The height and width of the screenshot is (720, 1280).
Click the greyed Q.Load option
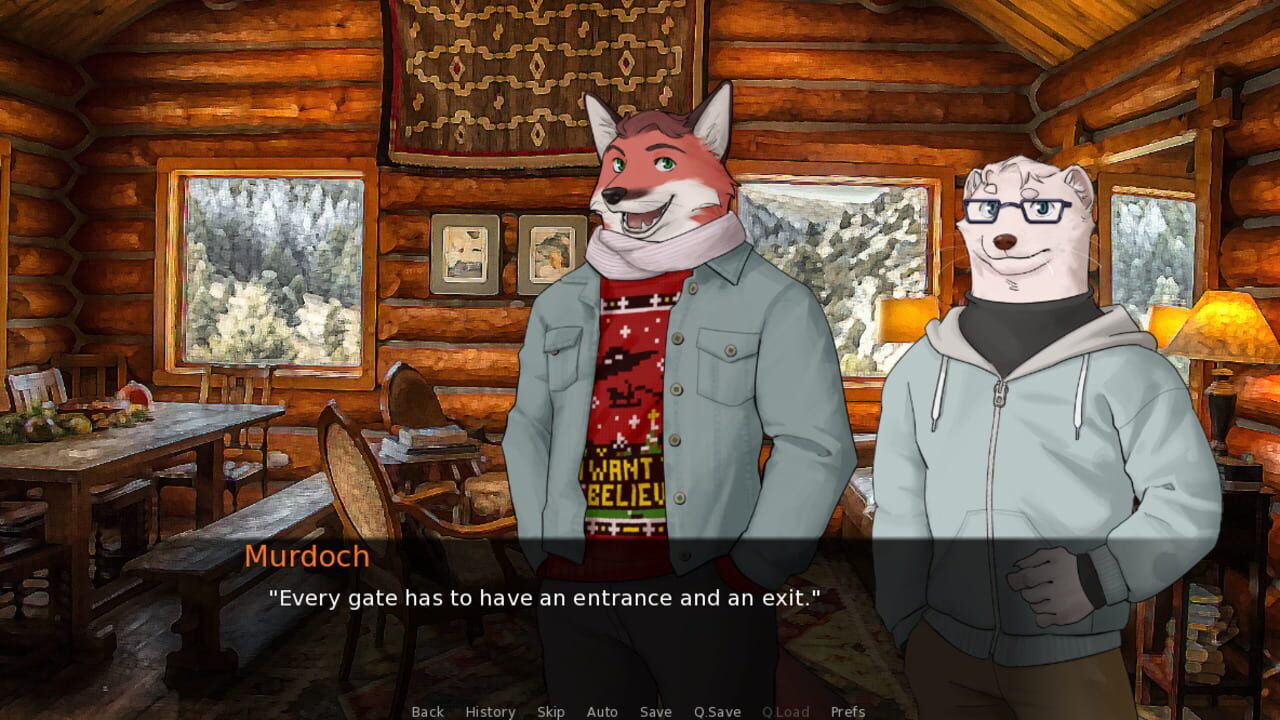tap(785, 712)
